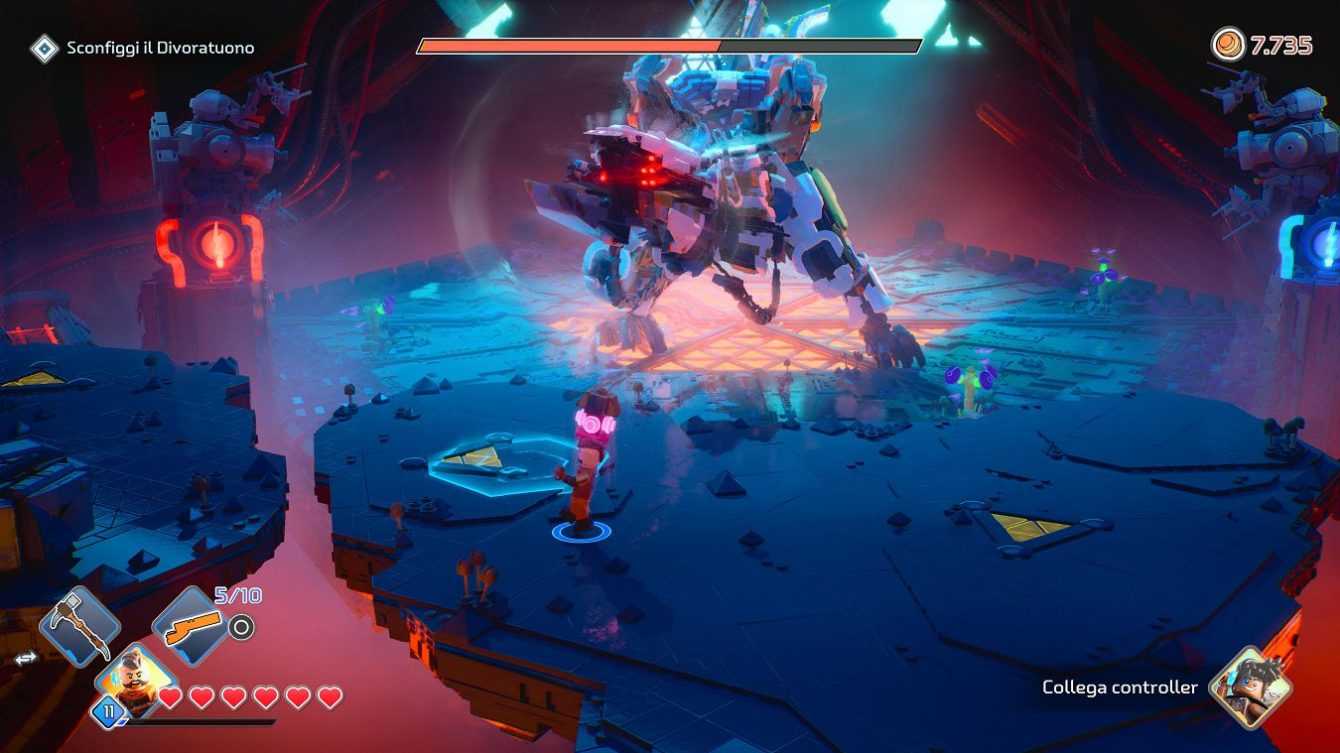Click the Collega controller second-player portrait
The height and width of the screenshot is (753, 1340).
(x=1250, y=687)
